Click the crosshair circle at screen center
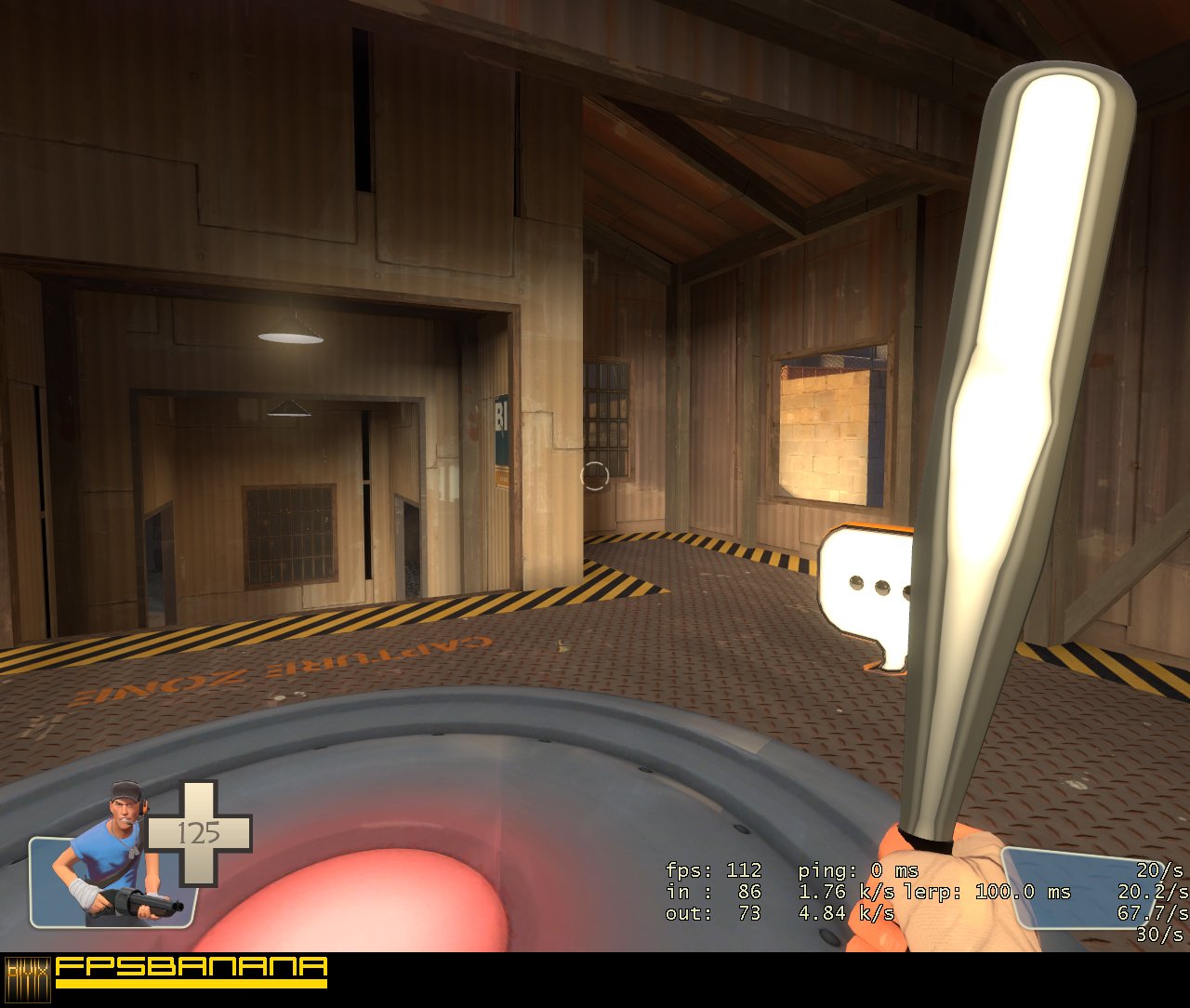Screen dimensions: 1190x1008 (595, 476)
